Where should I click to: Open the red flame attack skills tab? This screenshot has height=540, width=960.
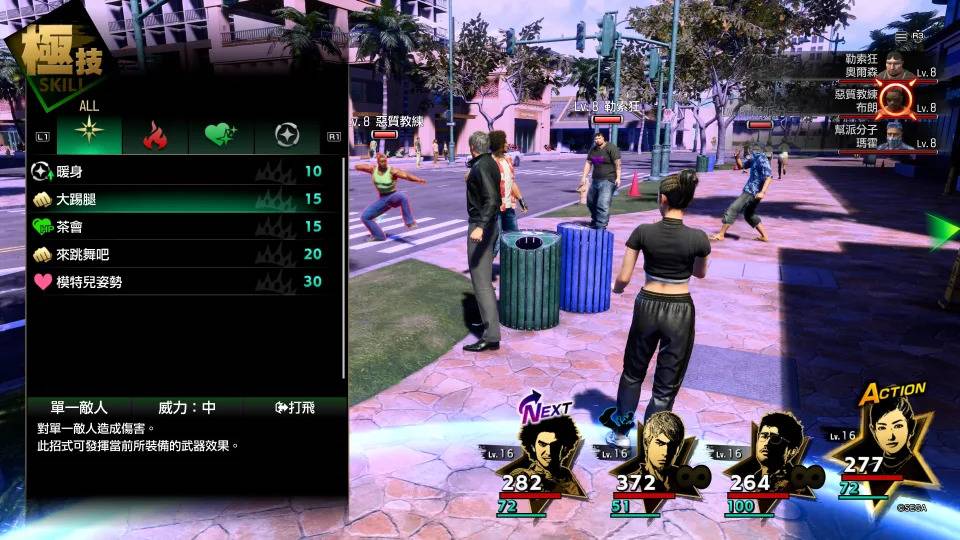tap(155, 135)
